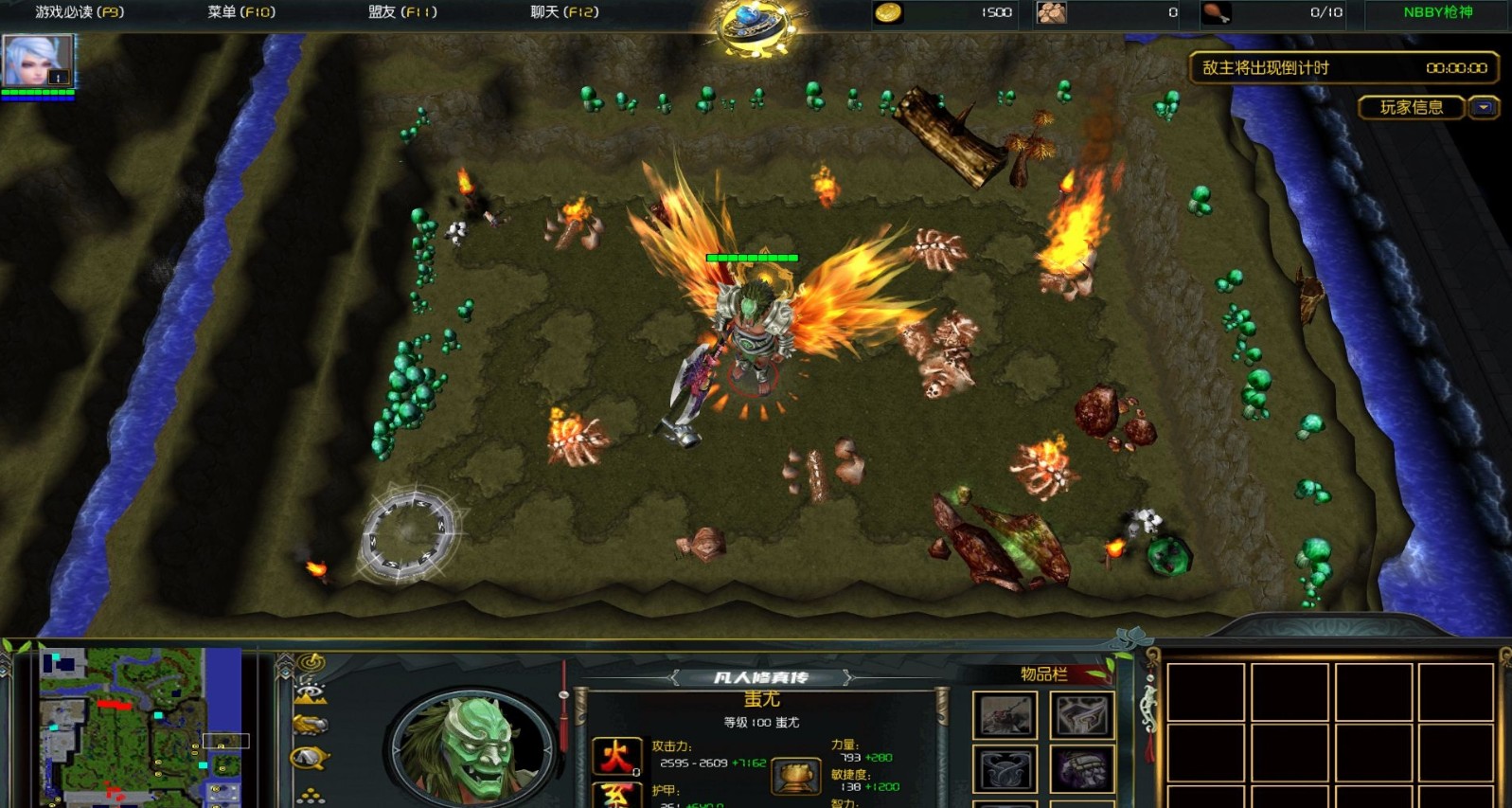
Task: Toggle the coins display icon beside minimap
Action: [x=310, y=794]
